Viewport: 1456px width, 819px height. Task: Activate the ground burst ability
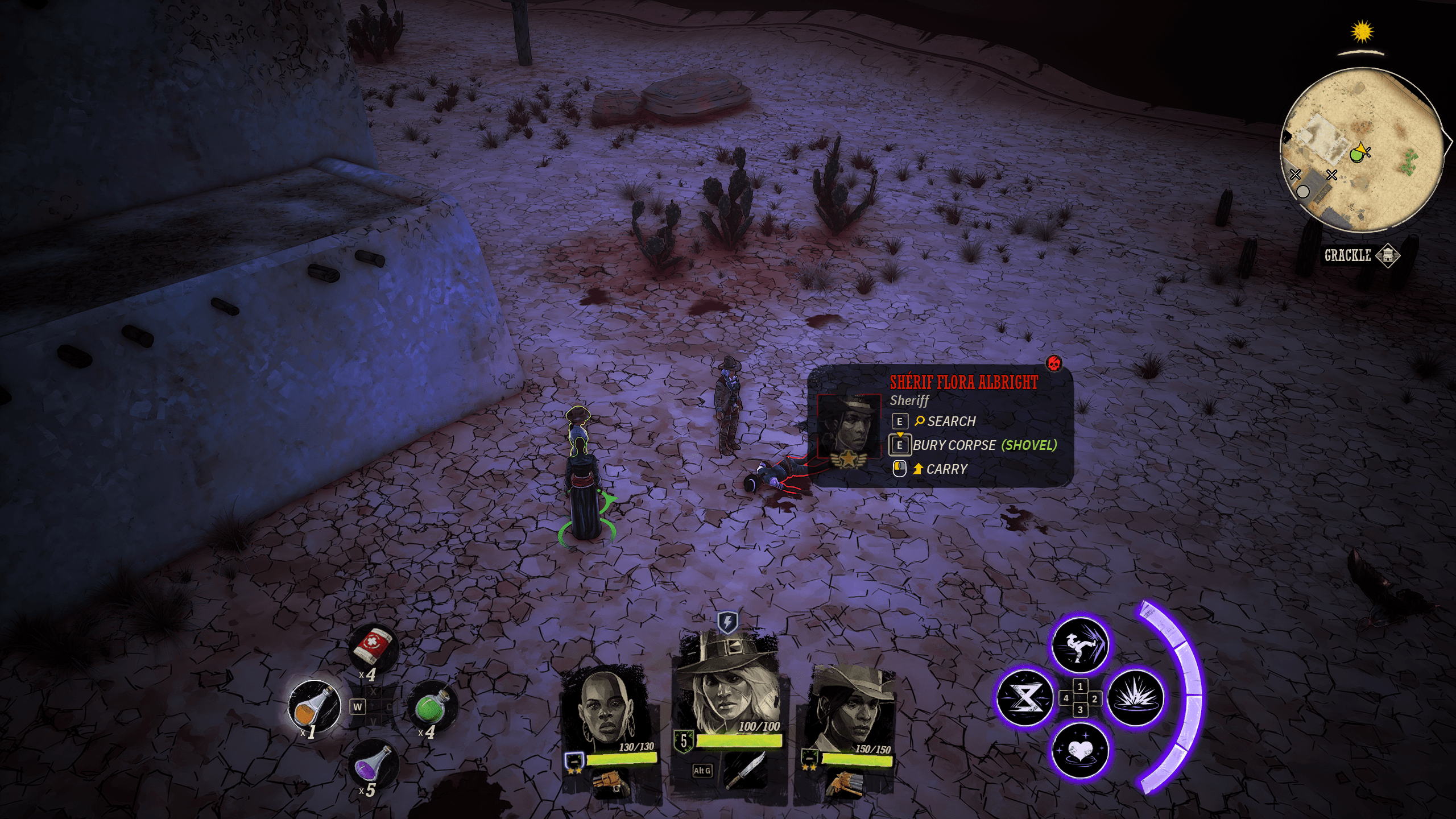point(1135,698)
